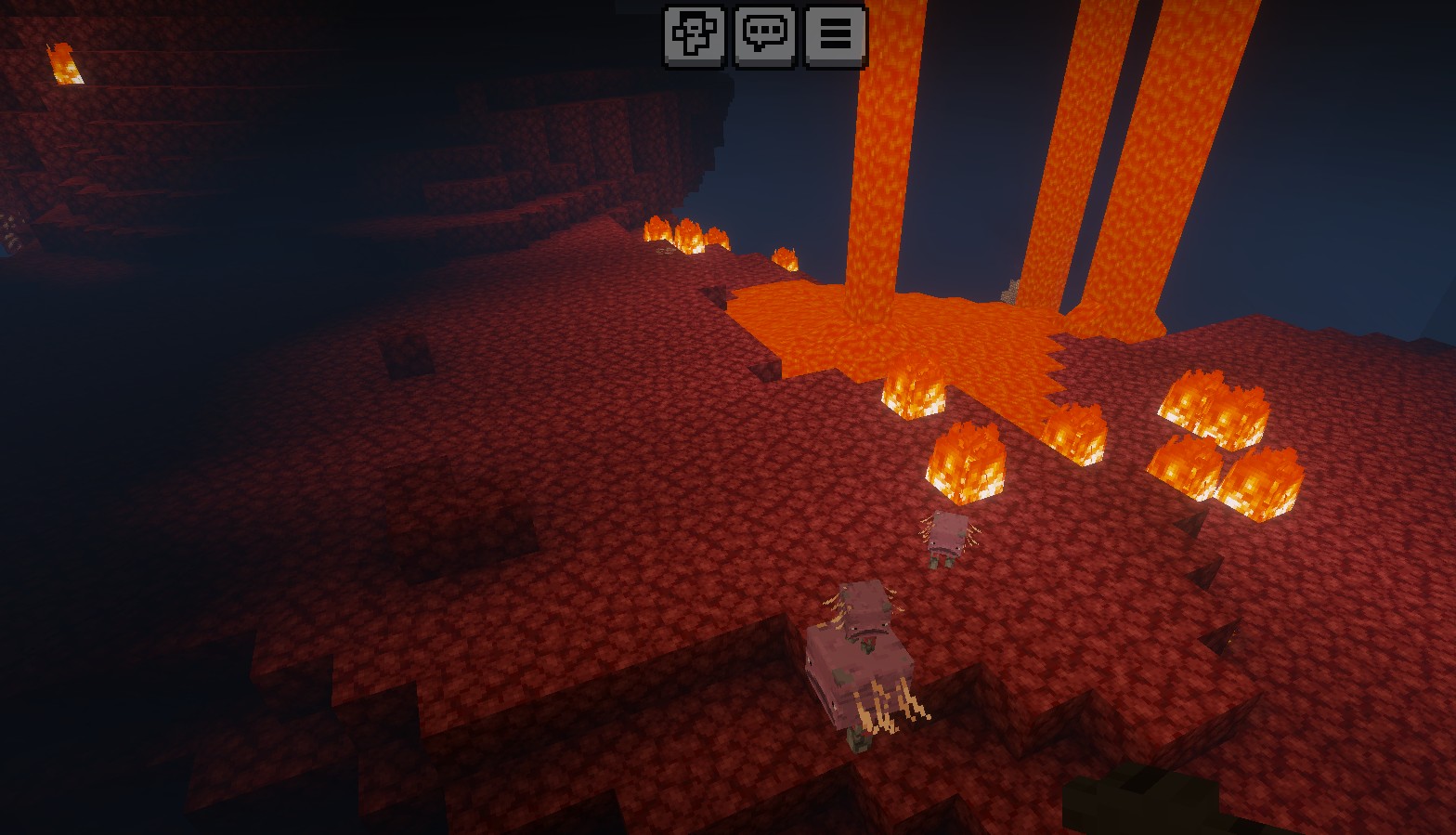The image size is (1456, 835).
Task: Open the pause menu with three bars
Action: tap(835, 36)
